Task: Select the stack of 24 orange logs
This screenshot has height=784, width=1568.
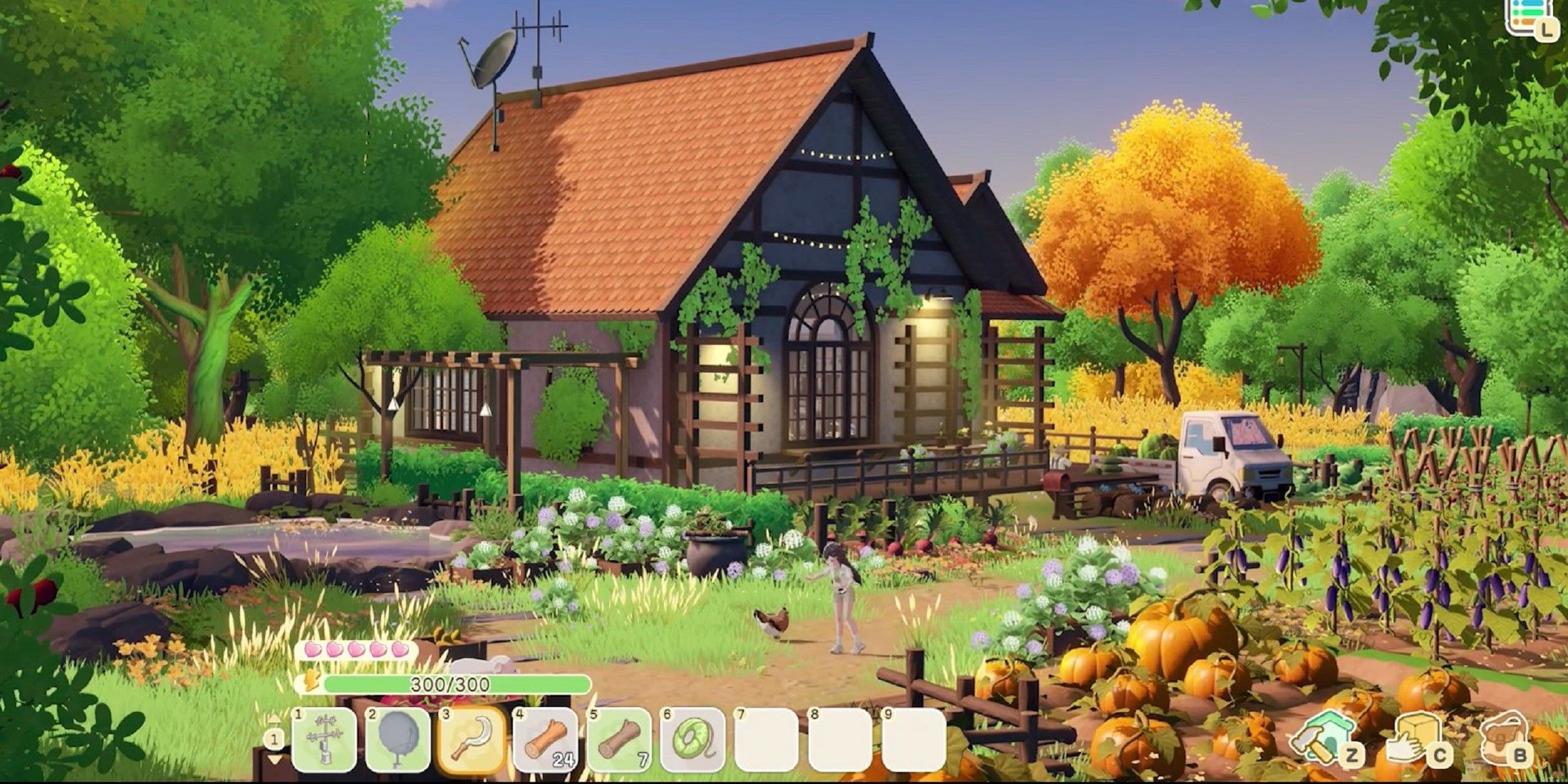Action: coord(545,741)
